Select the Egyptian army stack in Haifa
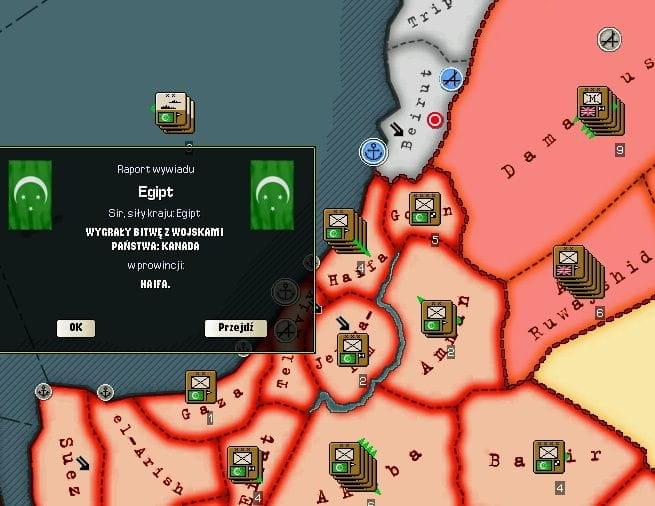The image size is (655, 506). [x=341, y=231]
